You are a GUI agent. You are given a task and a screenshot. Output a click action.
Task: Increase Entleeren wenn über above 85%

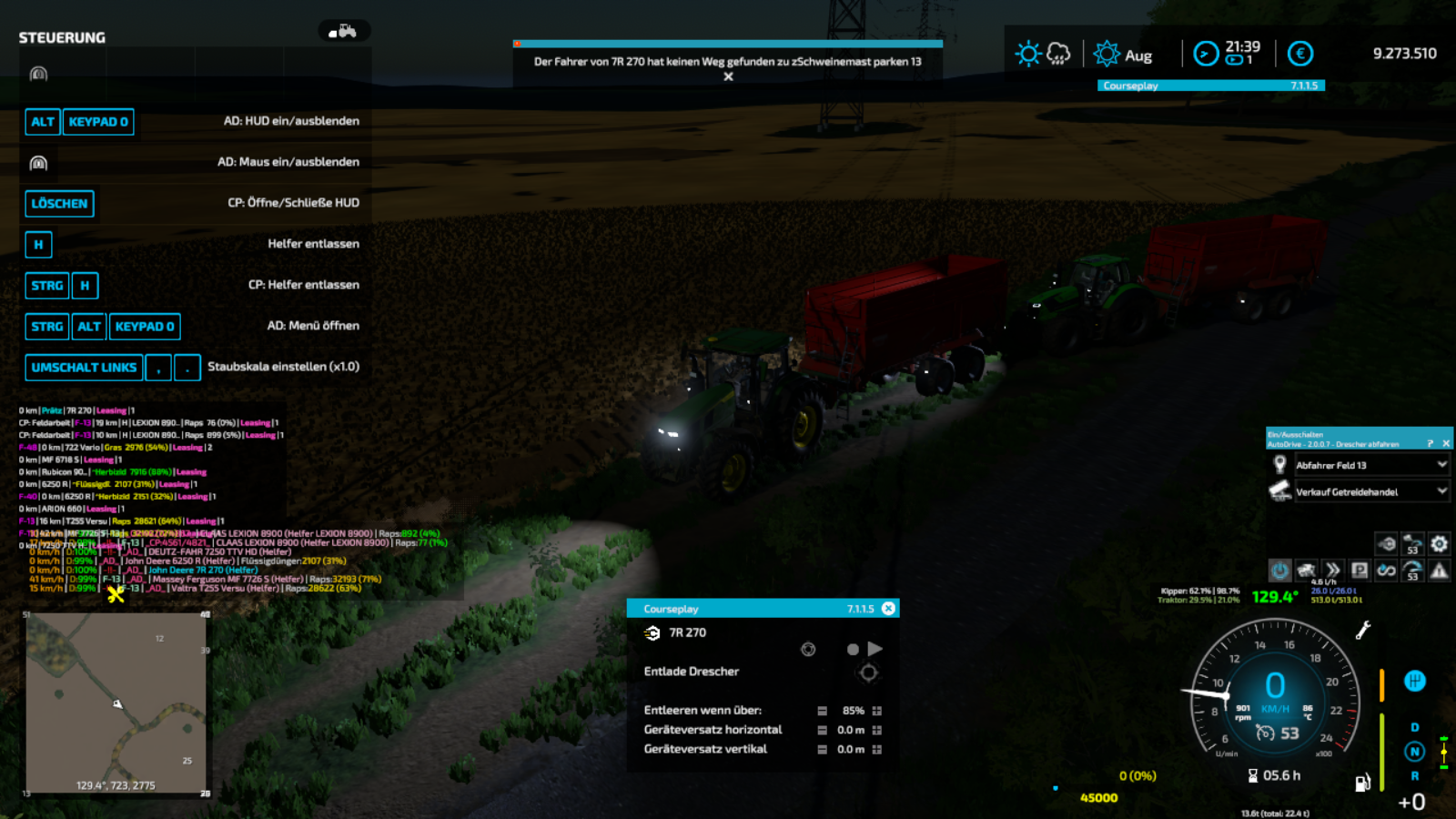point(876,711)
